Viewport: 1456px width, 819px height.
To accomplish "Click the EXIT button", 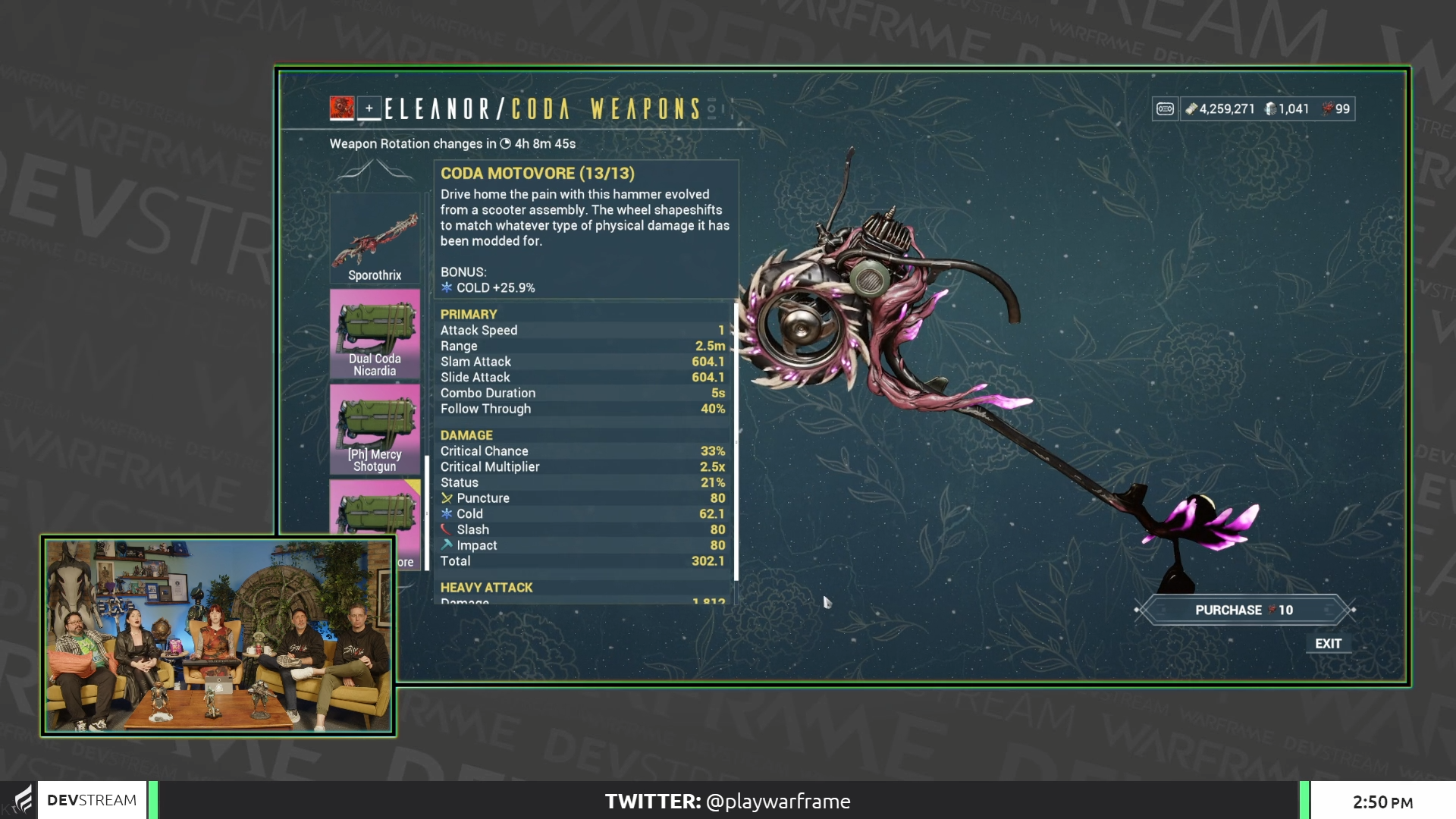I will pos(1329,643).
